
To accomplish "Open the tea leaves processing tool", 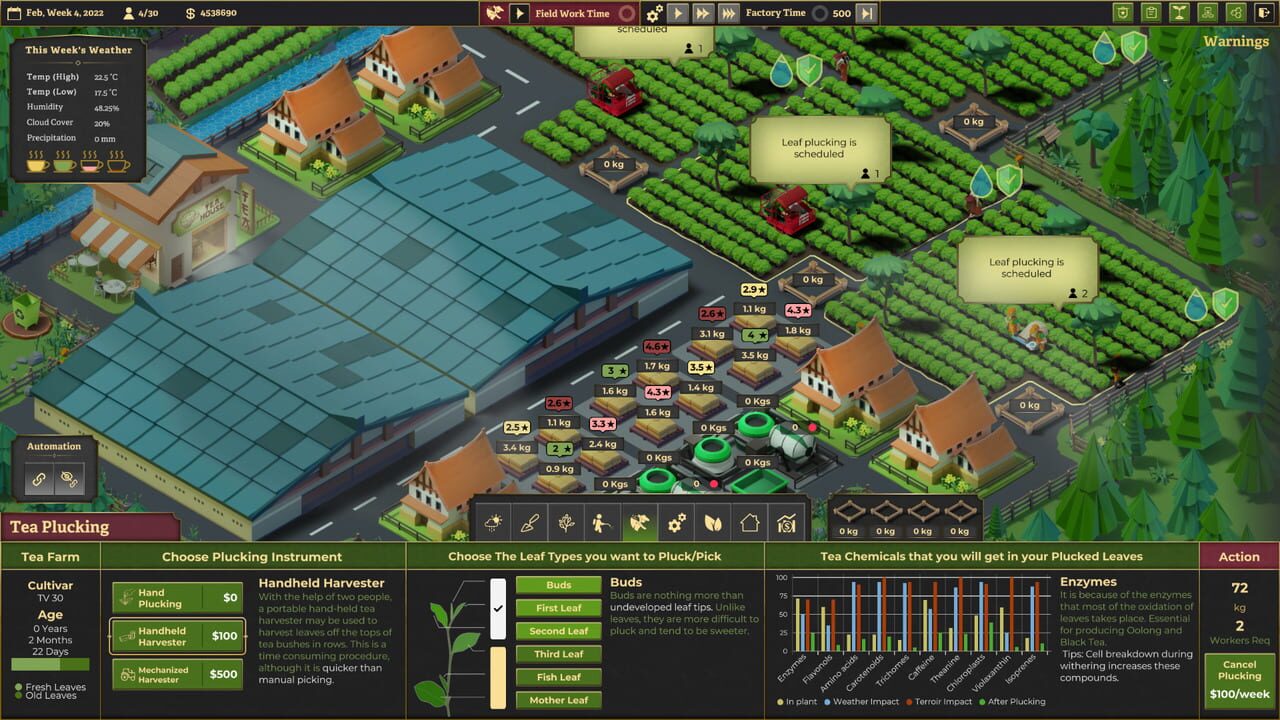I will click(713, 522).
